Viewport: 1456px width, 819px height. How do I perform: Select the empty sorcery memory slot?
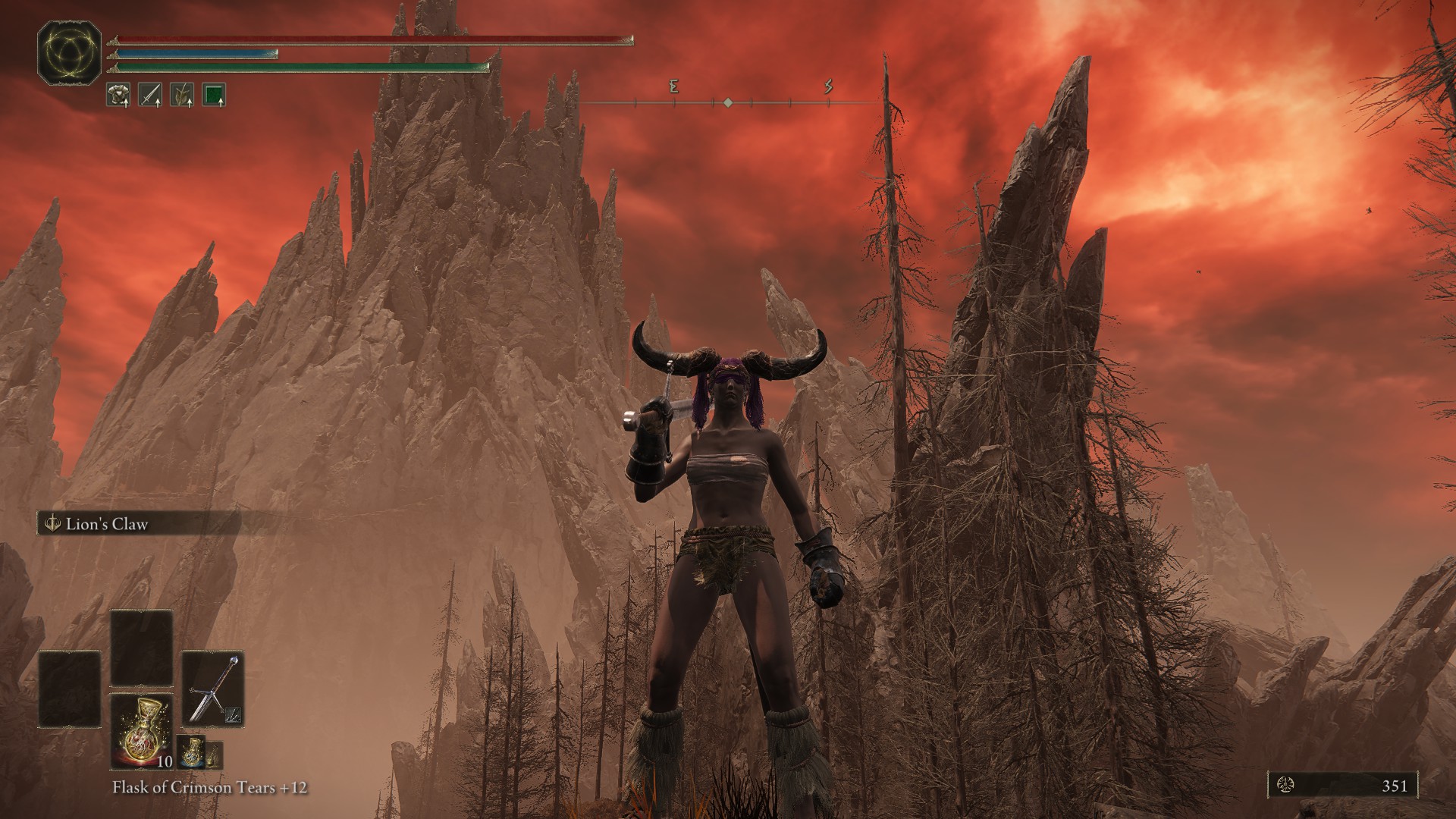click(x=142, y=647)
